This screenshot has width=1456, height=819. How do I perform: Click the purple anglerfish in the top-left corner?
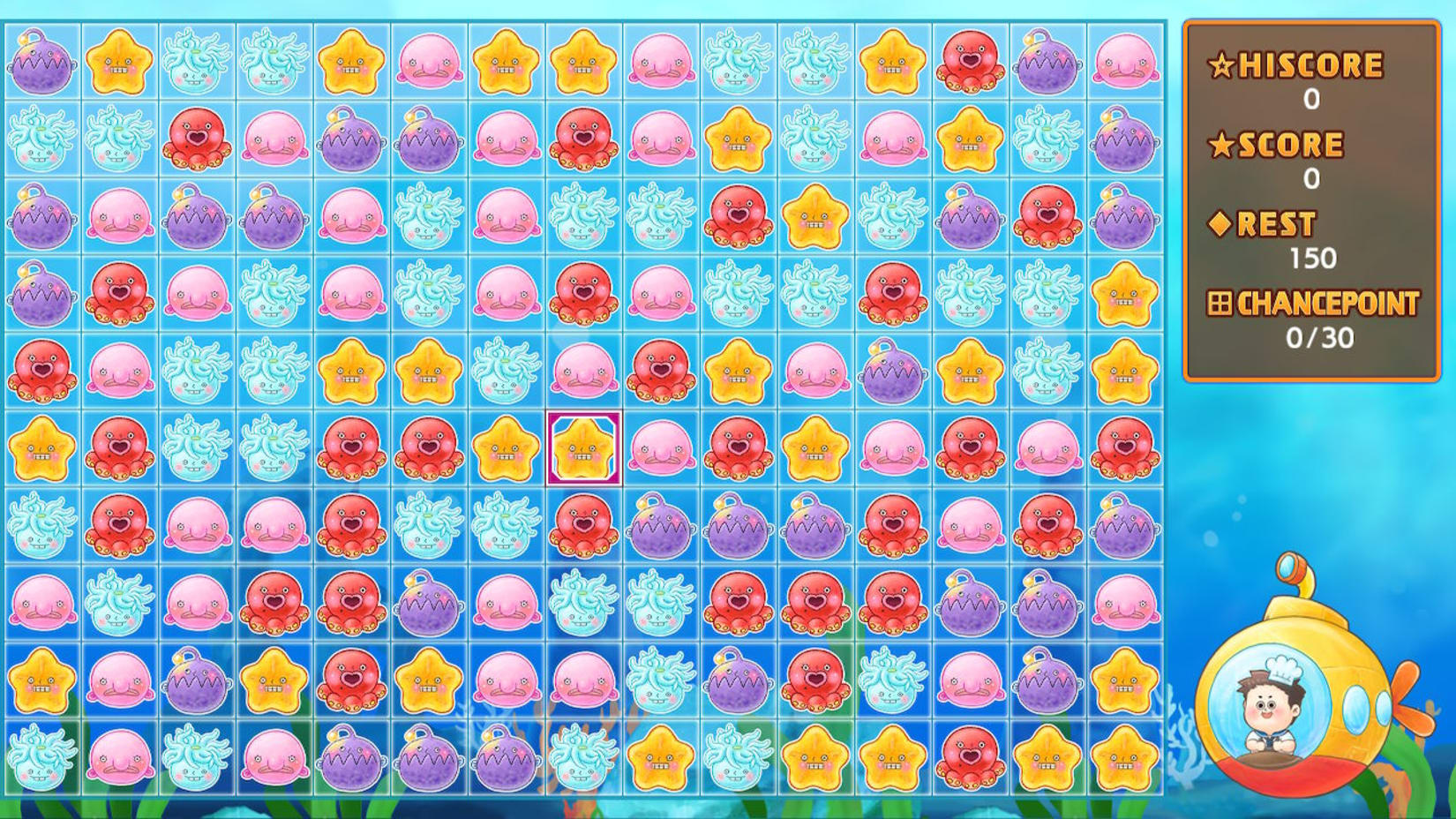[x=42, y=64]
